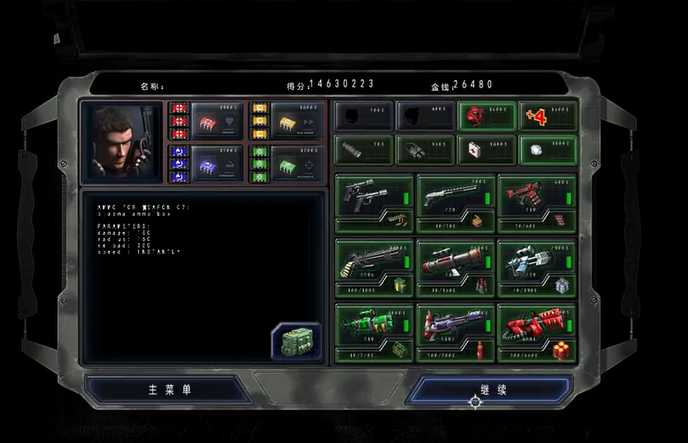Choose the green plasma rifle slot
688x443 pixels.
coord(374,332)
